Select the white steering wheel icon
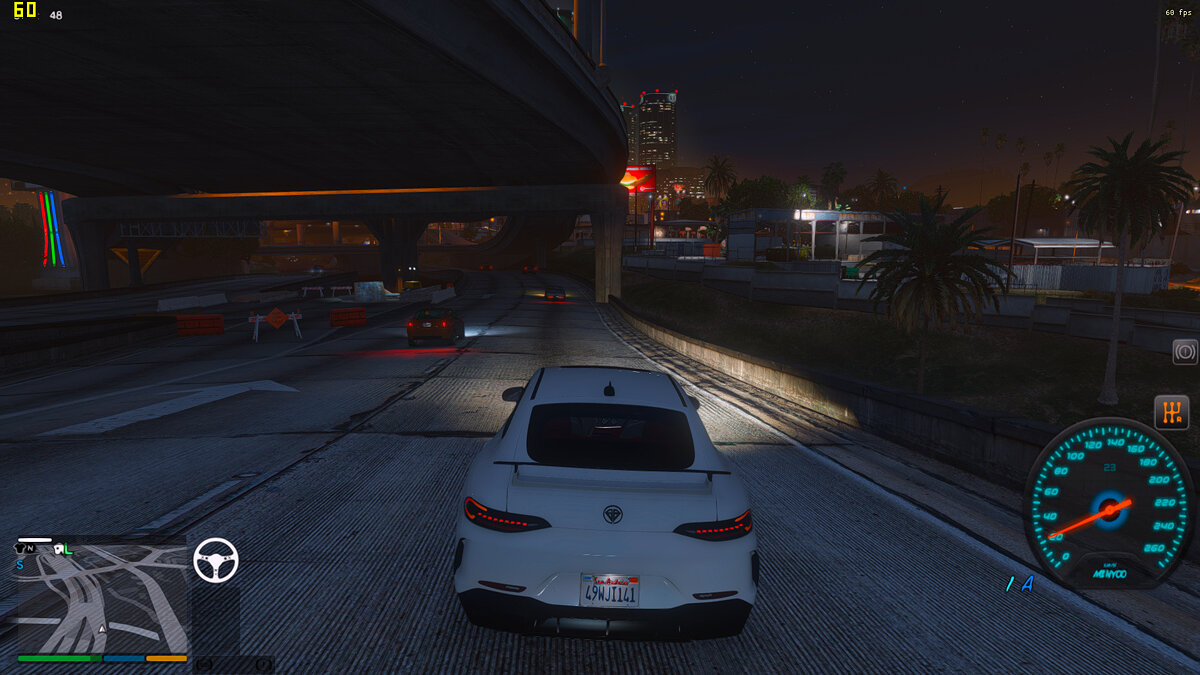Viewport: 1200px width, 675px height. 216,560
